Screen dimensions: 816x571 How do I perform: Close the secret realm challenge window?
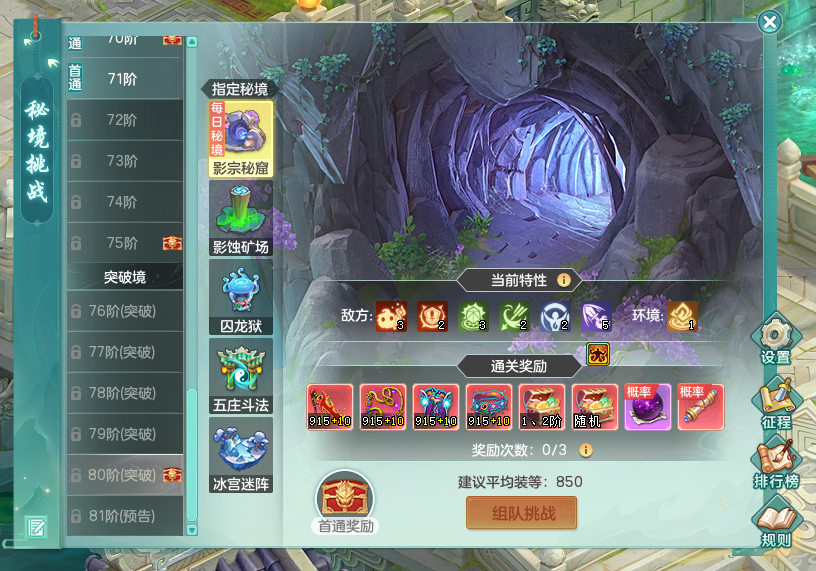click(769, 22)
